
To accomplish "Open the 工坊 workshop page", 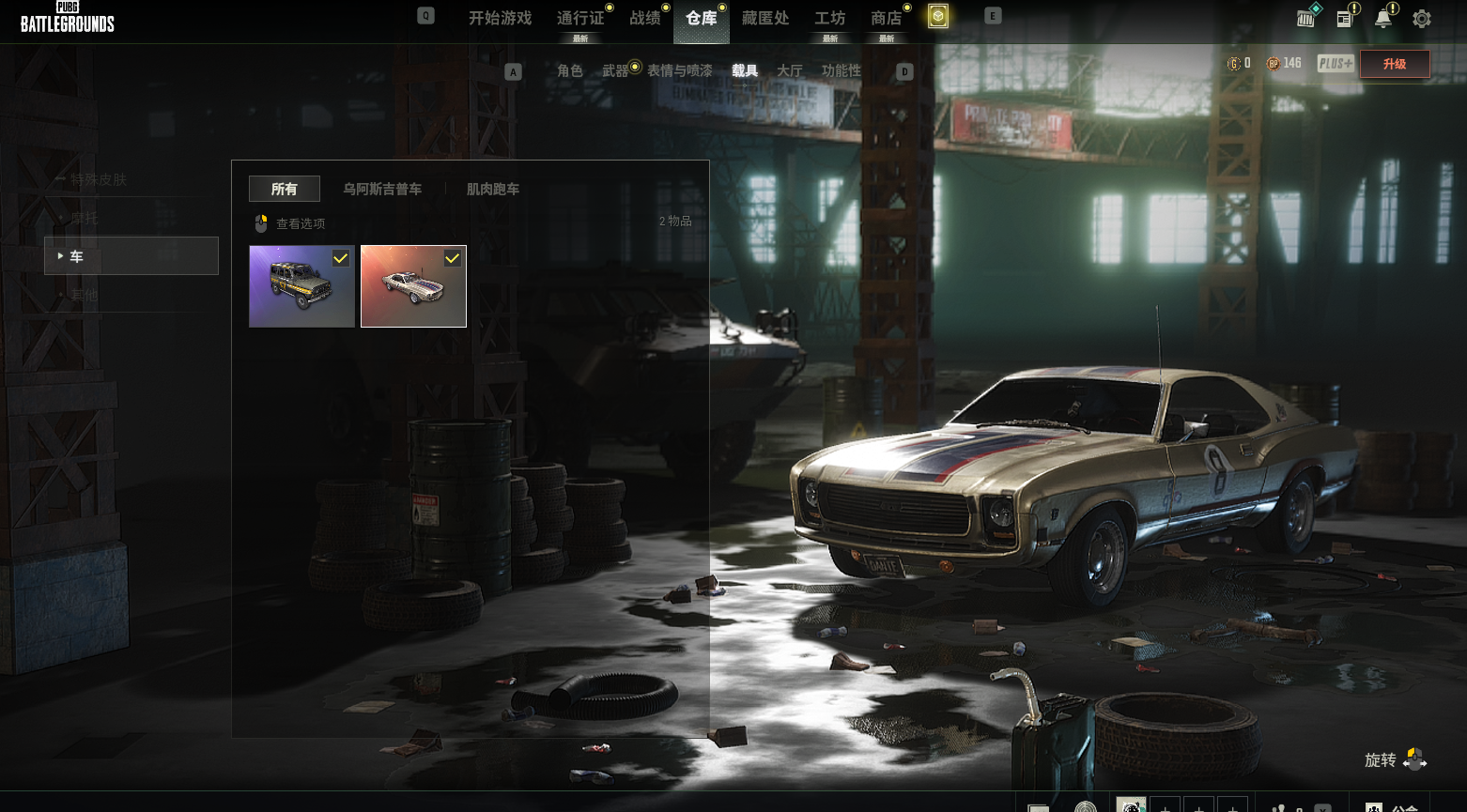I will [830, 19].
